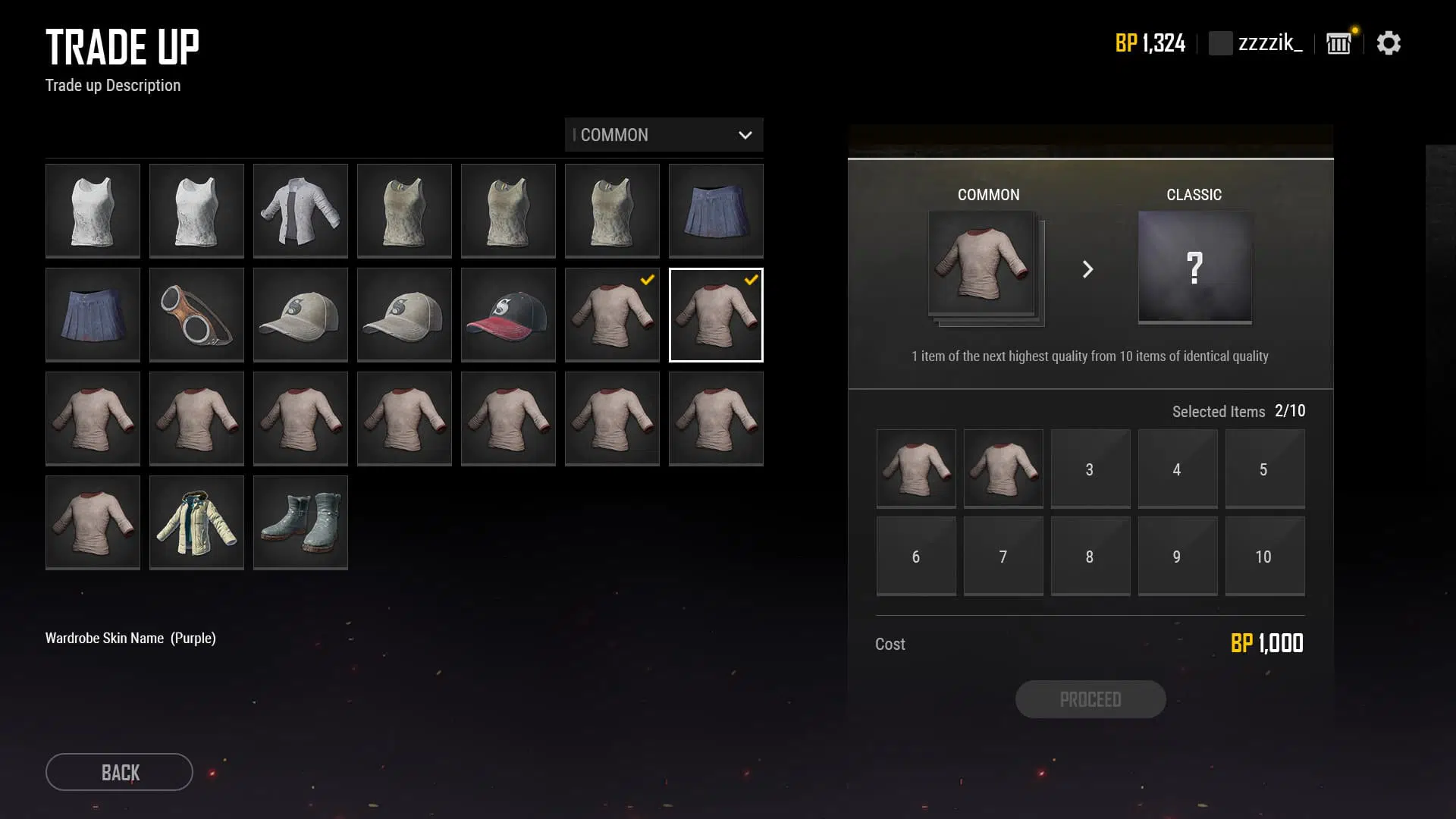The width and height of the screenshot is (1456, 819).
Task: Deselect the shirt with the yellow checkmark
Action: pyautogui.click(x=612, y=314)
